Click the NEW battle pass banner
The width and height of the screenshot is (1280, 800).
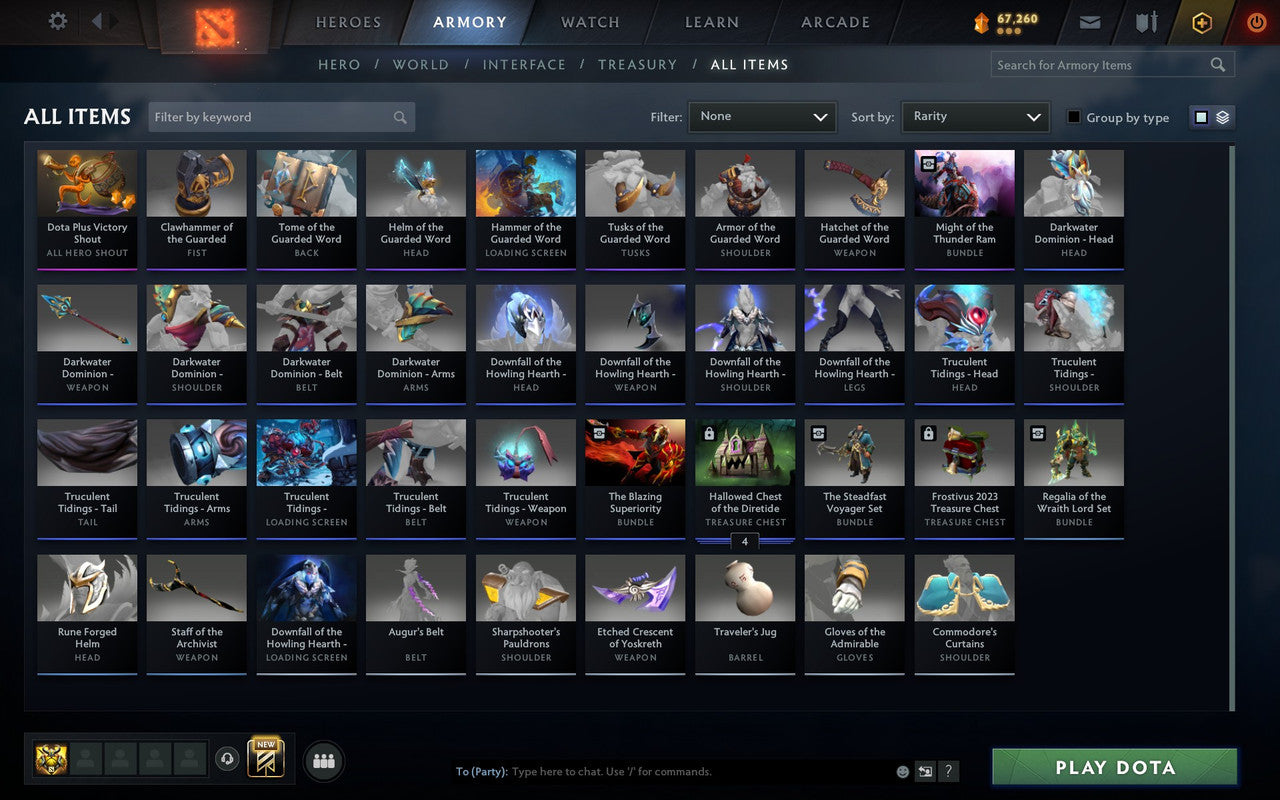pyautogui.click(x=265, y=760)
